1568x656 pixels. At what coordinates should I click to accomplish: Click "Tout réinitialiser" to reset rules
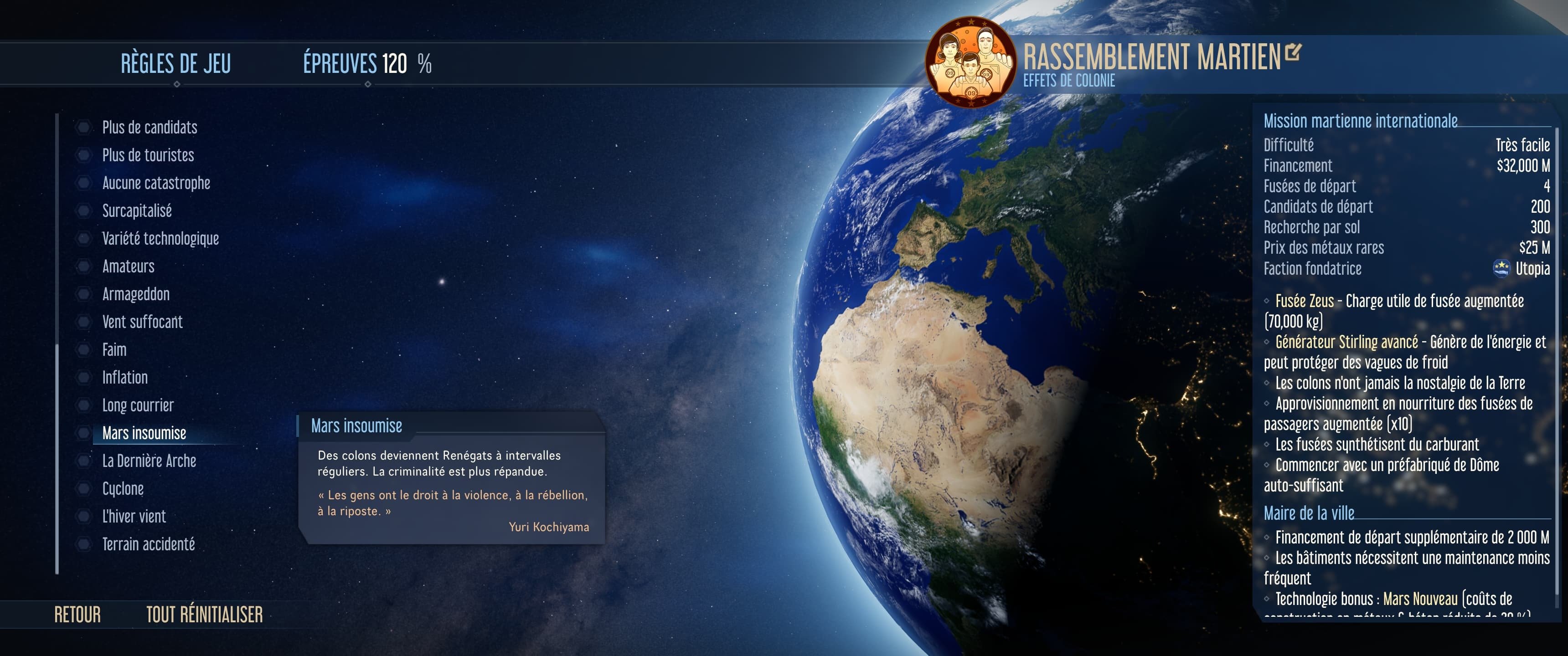pyautogui.click(x=205, y=615)
